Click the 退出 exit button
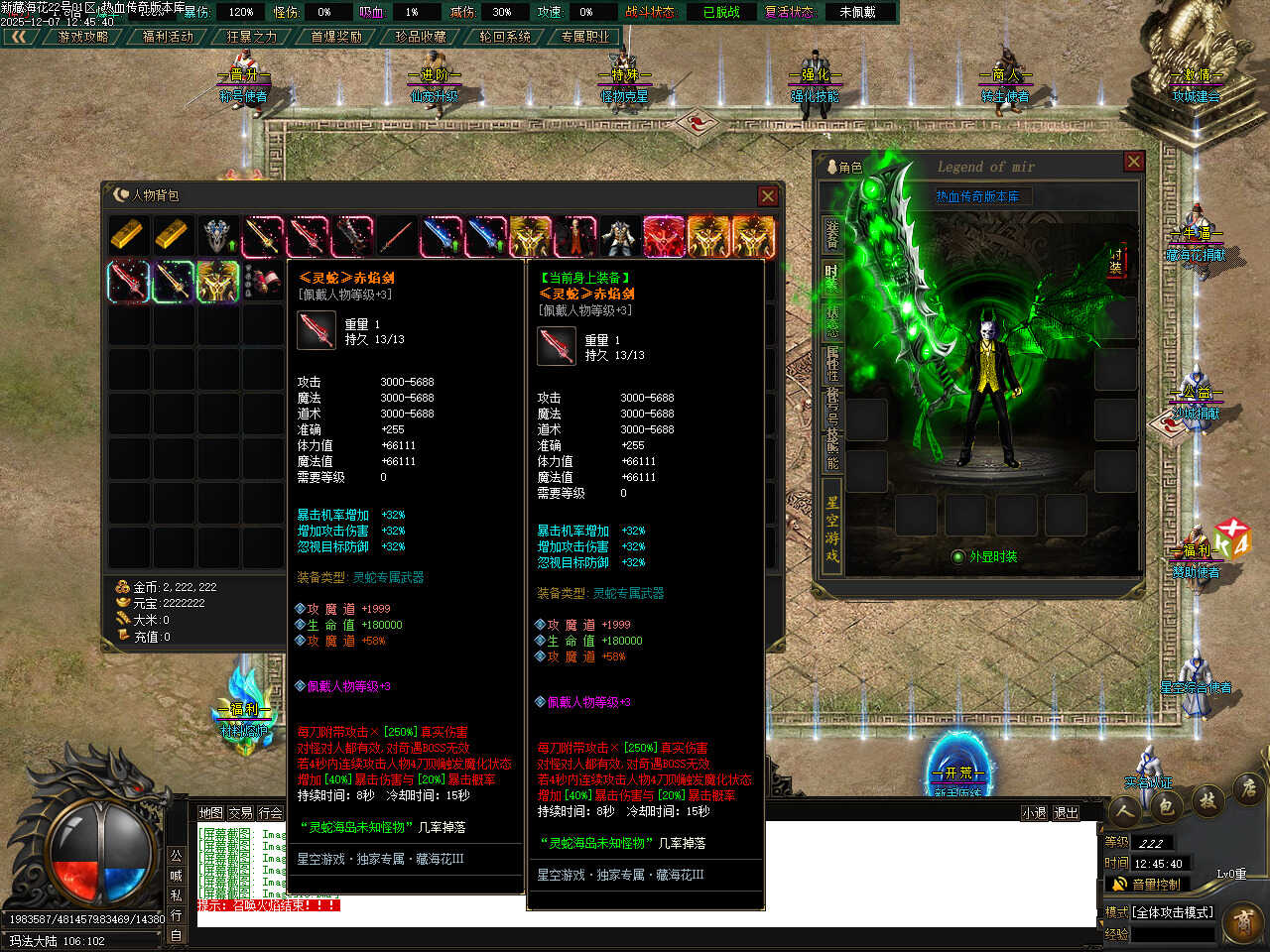 [1066, 812]
